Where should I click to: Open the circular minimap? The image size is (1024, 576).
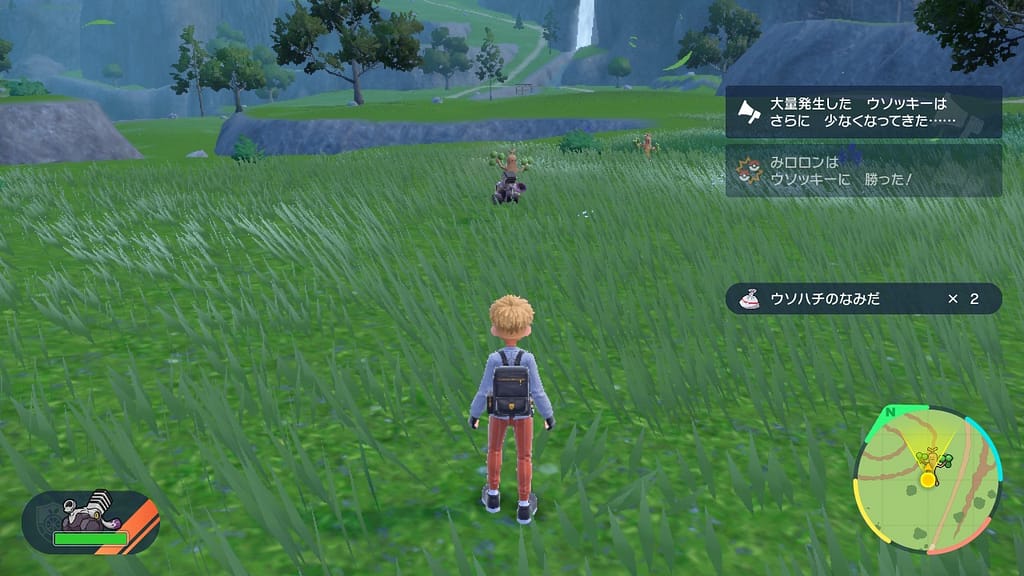pos(927,479)
